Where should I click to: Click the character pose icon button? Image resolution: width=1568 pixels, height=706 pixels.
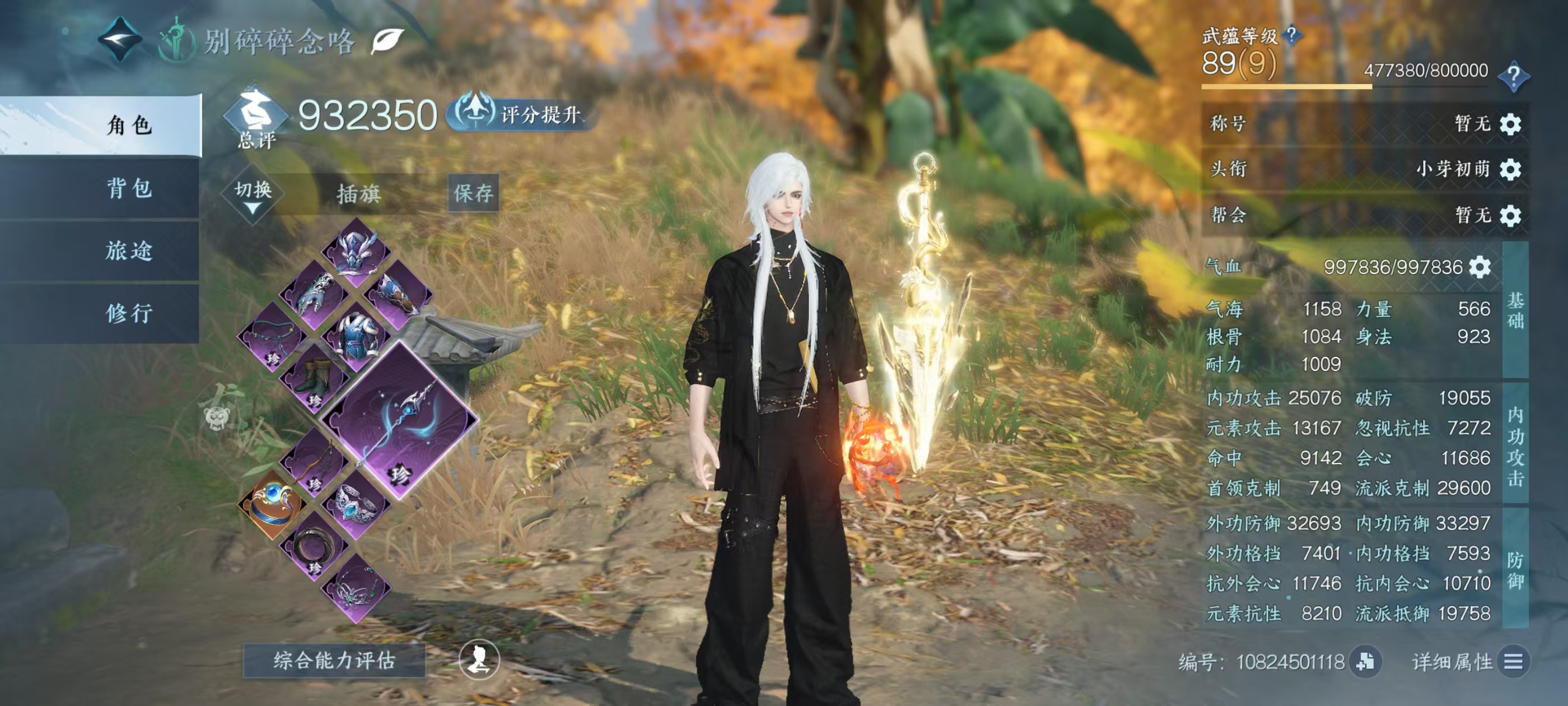click(478, 659)
